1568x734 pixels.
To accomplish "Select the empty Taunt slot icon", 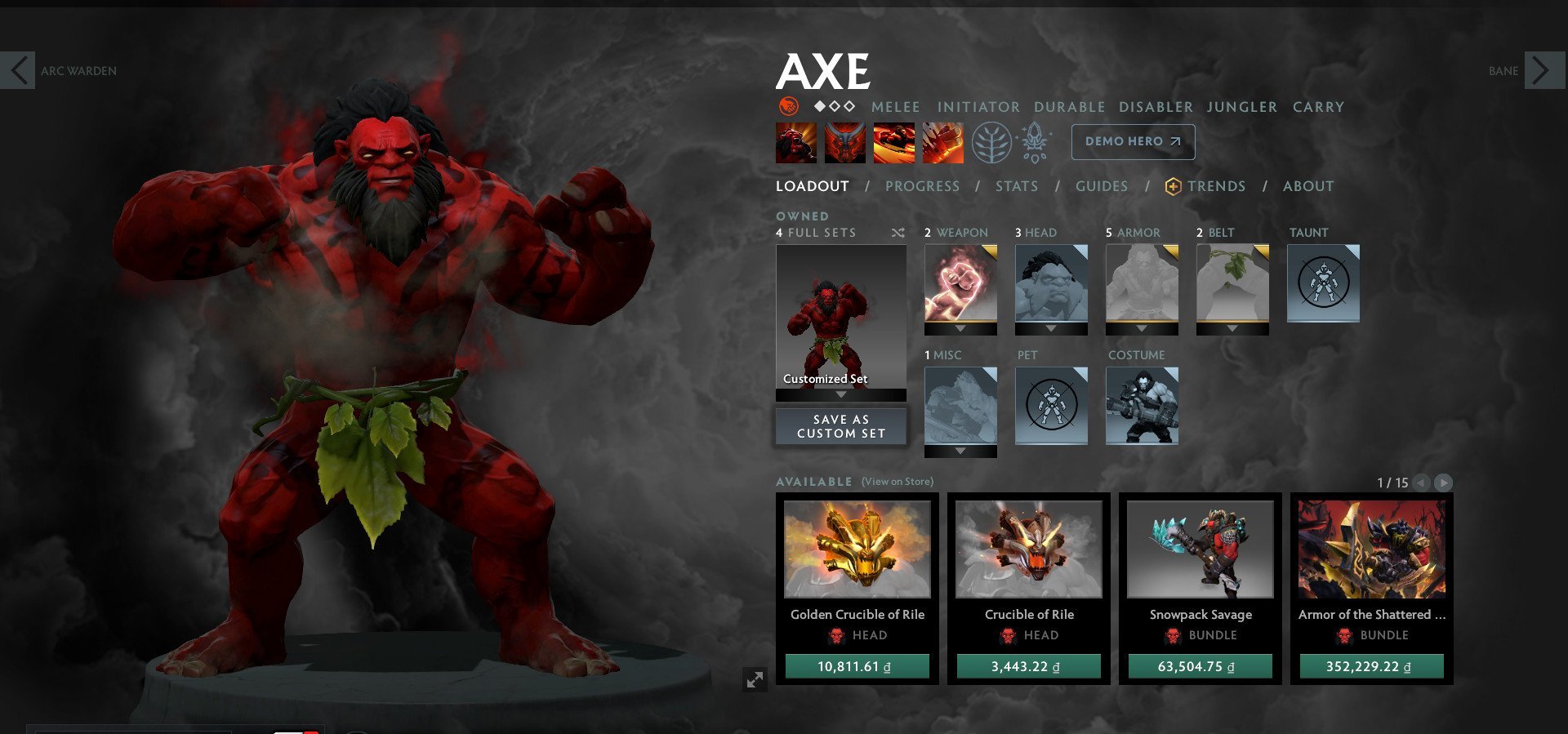I will coord(1323,282).
